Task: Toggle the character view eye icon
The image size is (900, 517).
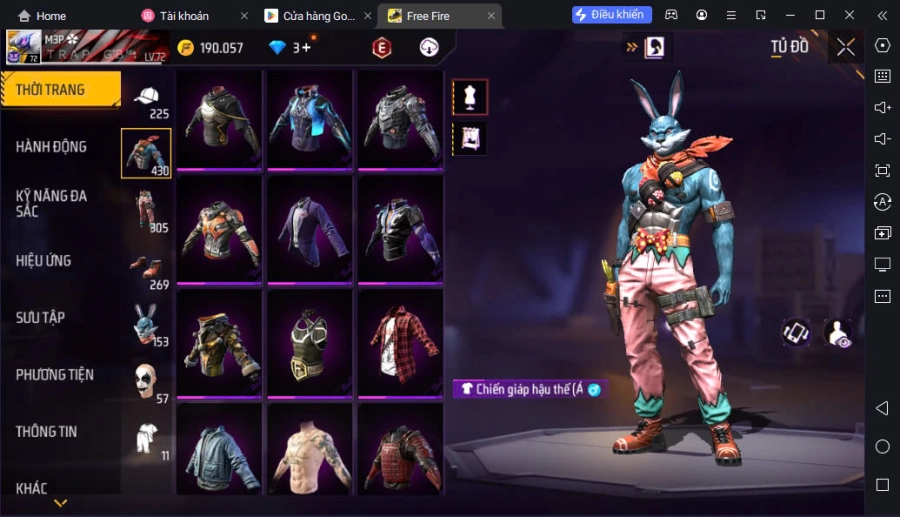Action: point(838,334)
